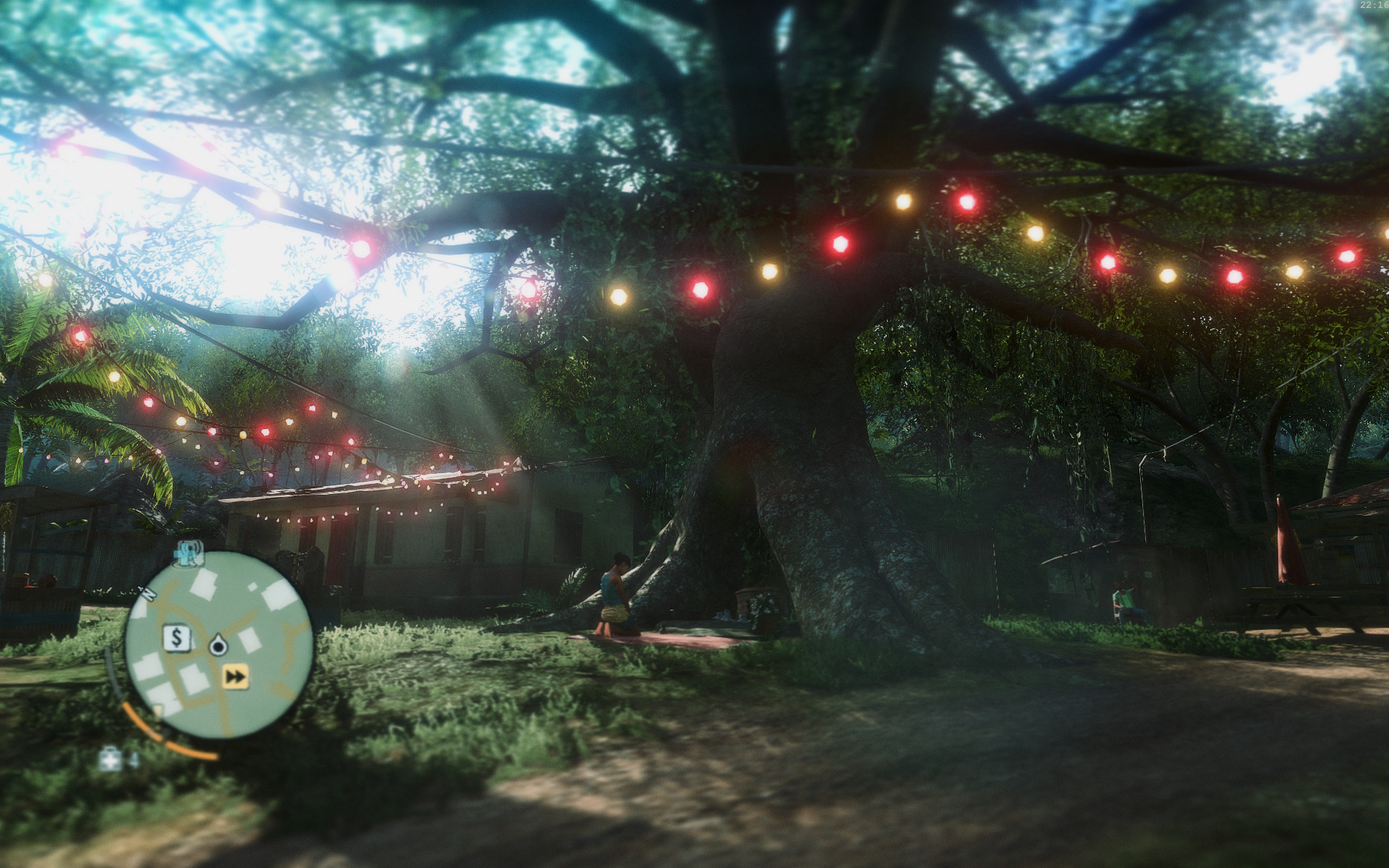Click the north compass indicator on minimap
The width and height of the screenshot is (1389, 868).
pos(150,595)
